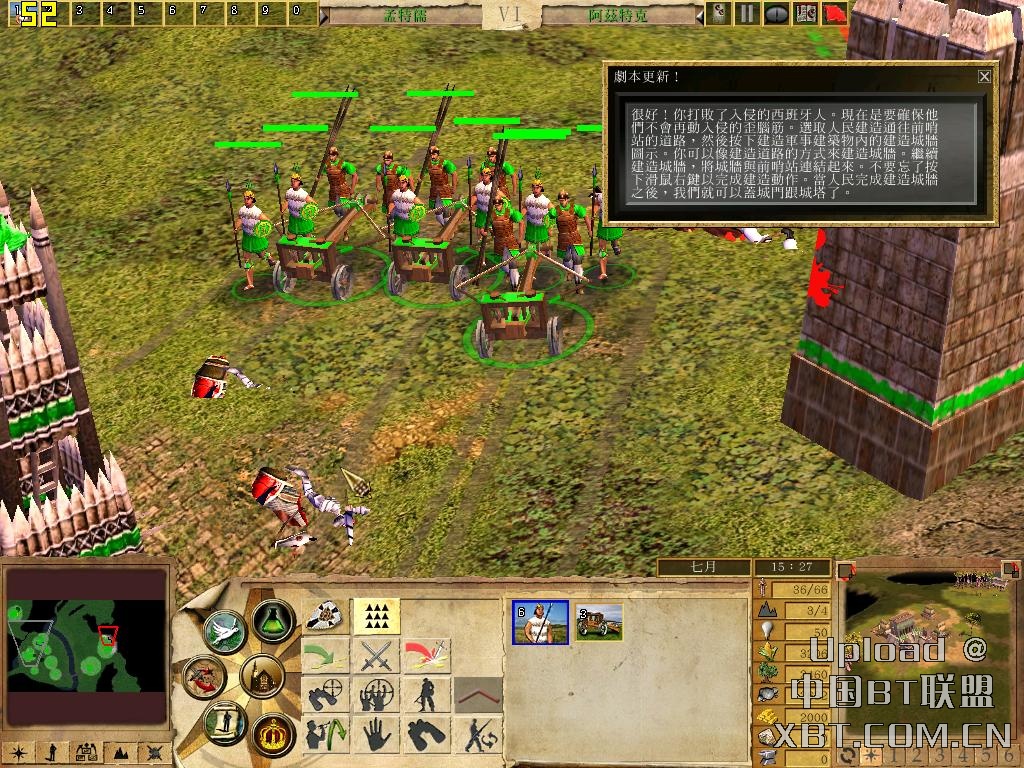Toggle the mountain terrain minimap filter
The width and height of the screenshot is (1024, 768).
[x=119, y=751]
